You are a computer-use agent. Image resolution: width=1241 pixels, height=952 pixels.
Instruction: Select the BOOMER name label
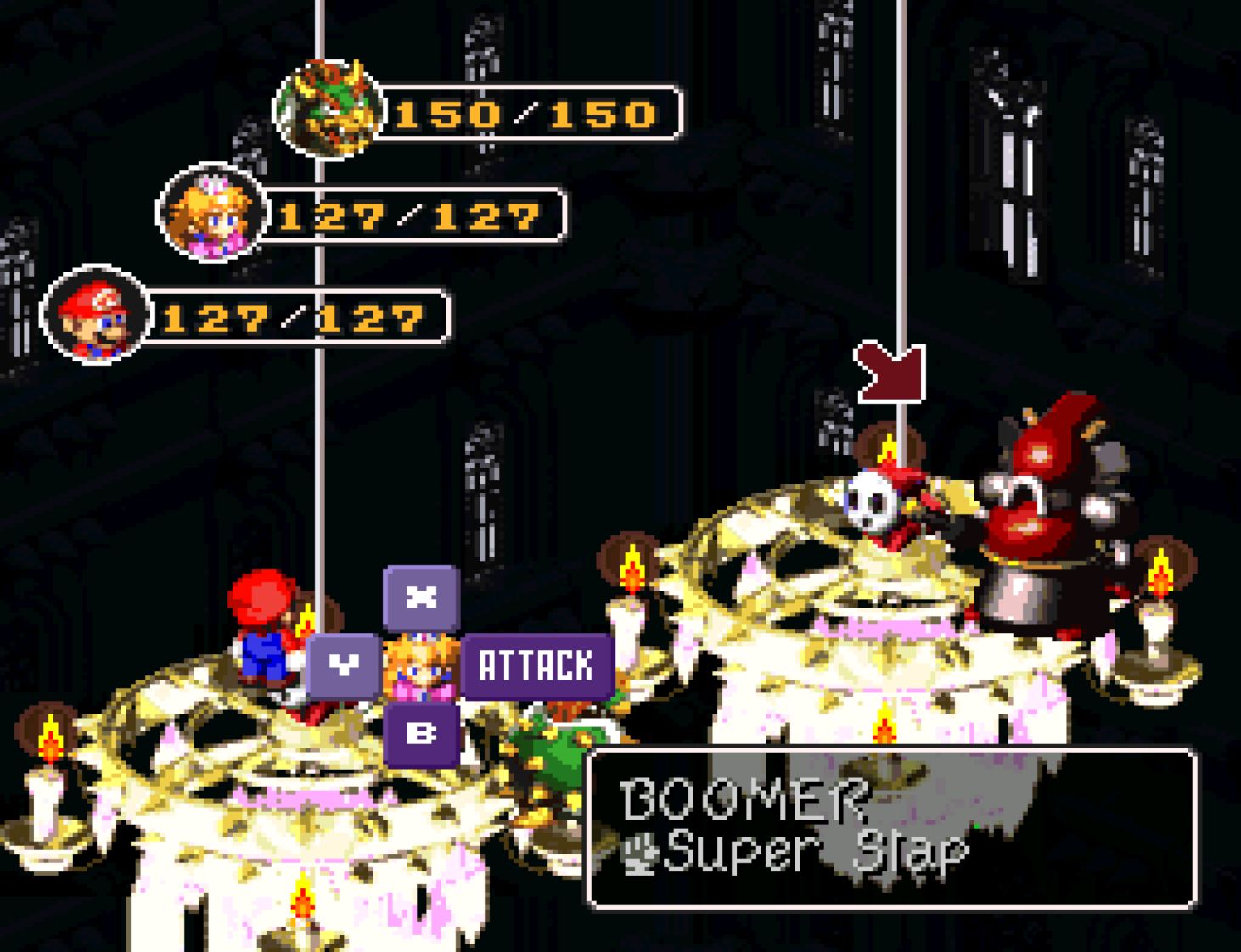(743, 796)
